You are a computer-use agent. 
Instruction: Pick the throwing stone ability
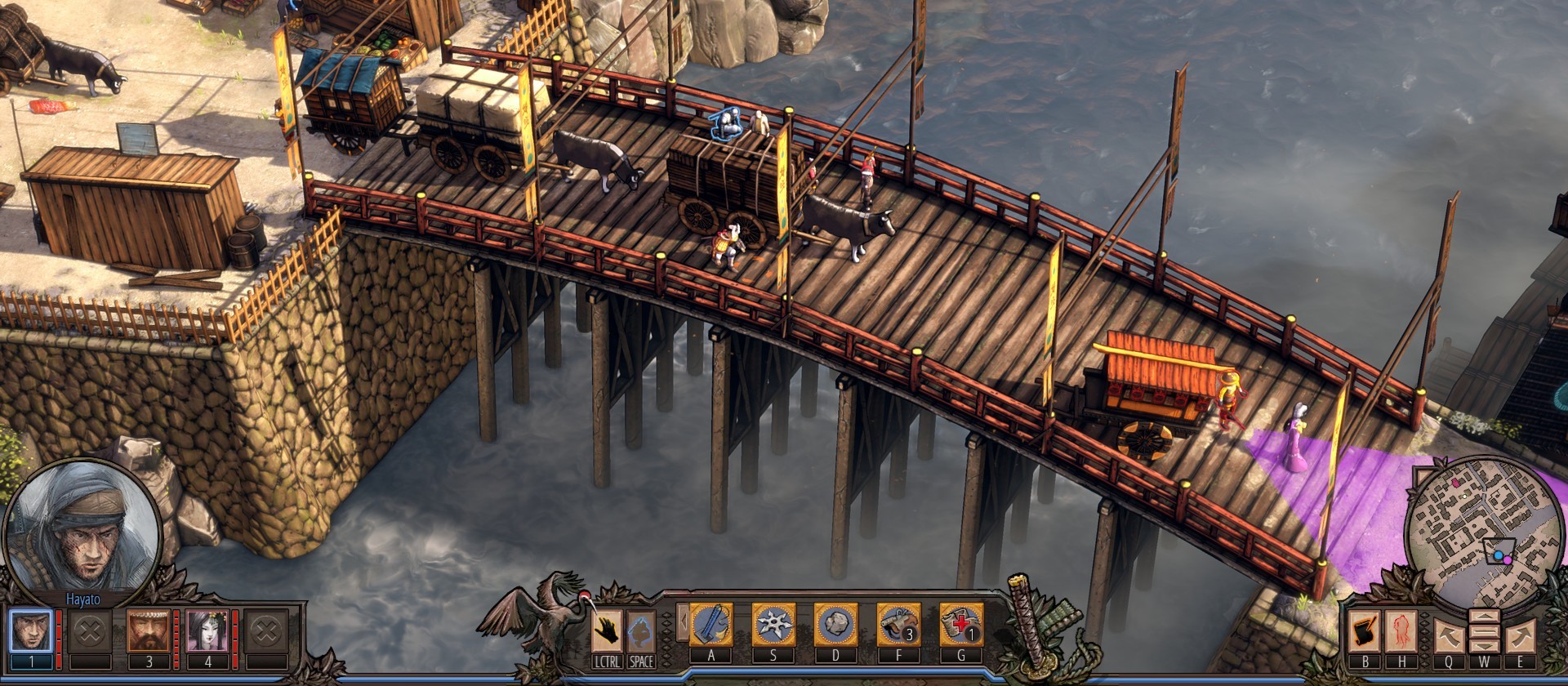pos(835,625)
